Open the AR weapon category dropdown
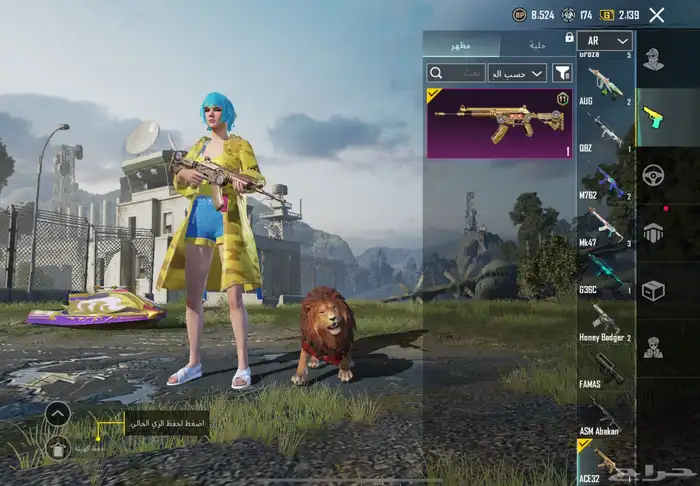The height and width of the screenshot is (486, 700). (x=605, y=41)
